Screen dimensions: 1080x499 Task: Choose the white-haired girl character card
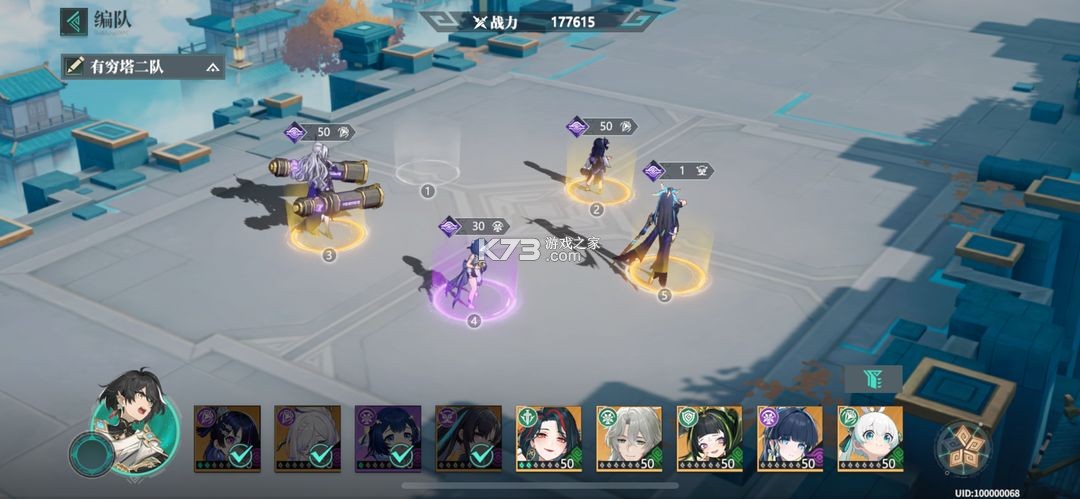point(870,438)
